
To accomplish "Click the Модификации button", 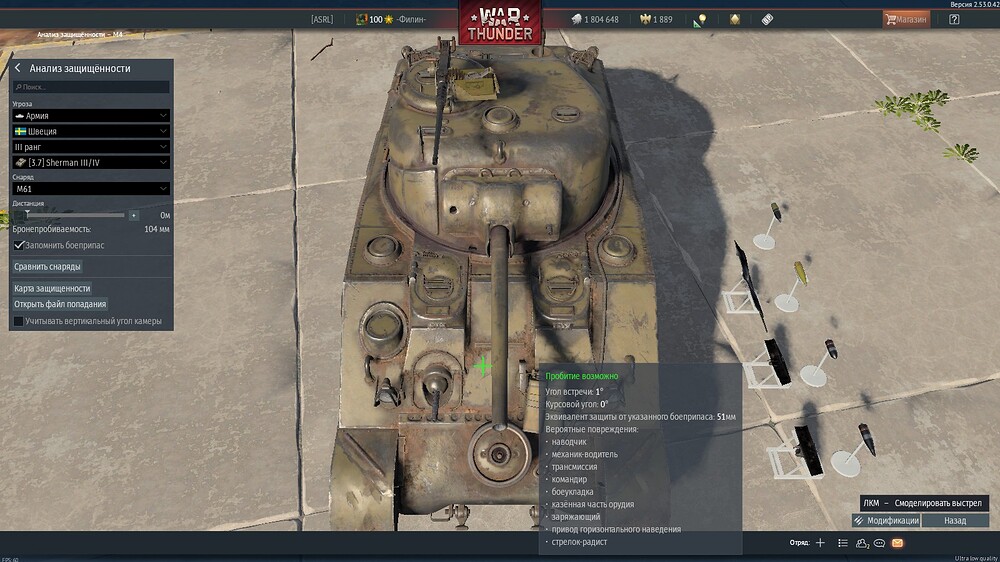I will coord(886,521).
